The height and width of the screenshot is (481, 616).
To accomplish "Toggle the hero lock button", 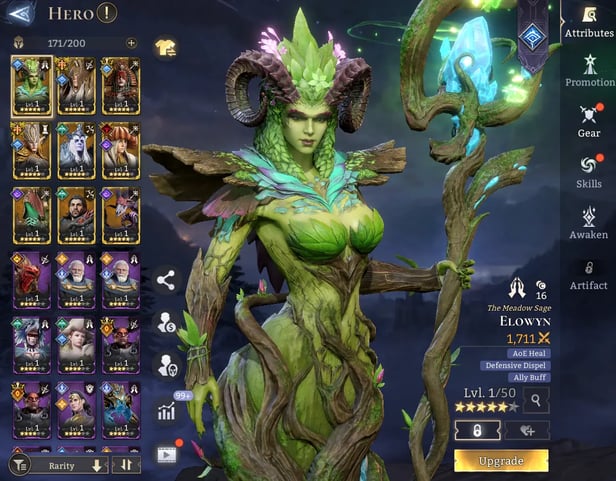I will coord(478,429).
